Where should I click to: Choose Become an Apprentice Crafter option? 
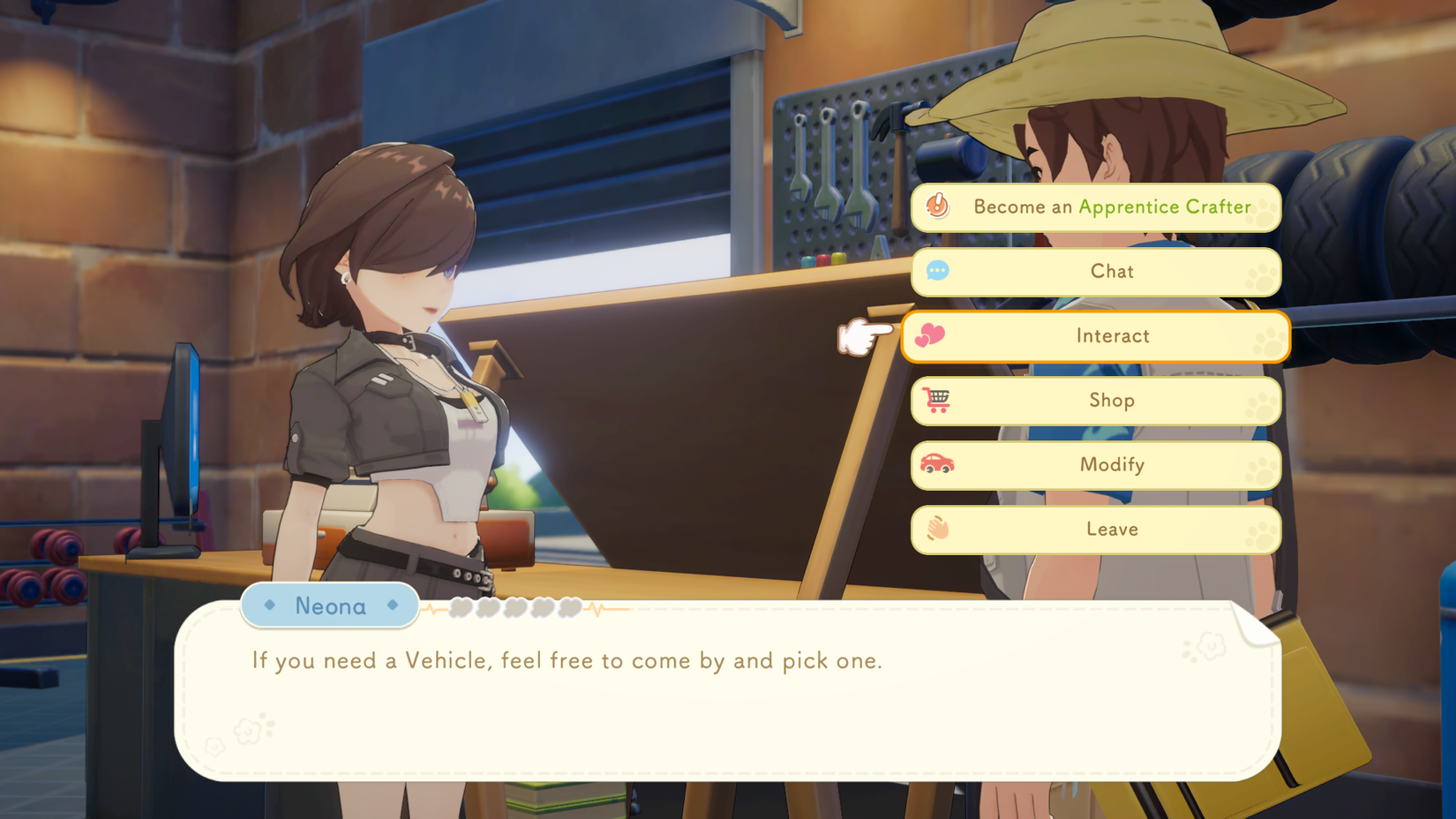[1096, 207]
